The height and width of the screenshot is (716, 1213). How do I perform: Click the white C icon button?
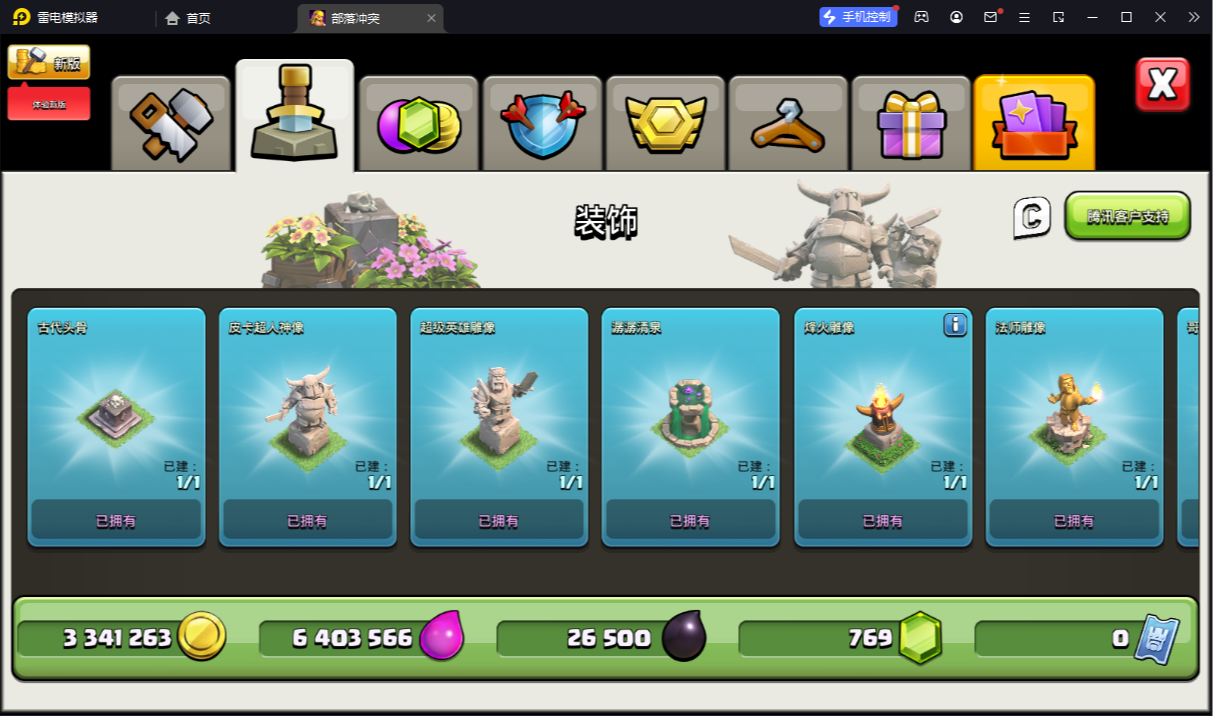tap(1032, 217)
